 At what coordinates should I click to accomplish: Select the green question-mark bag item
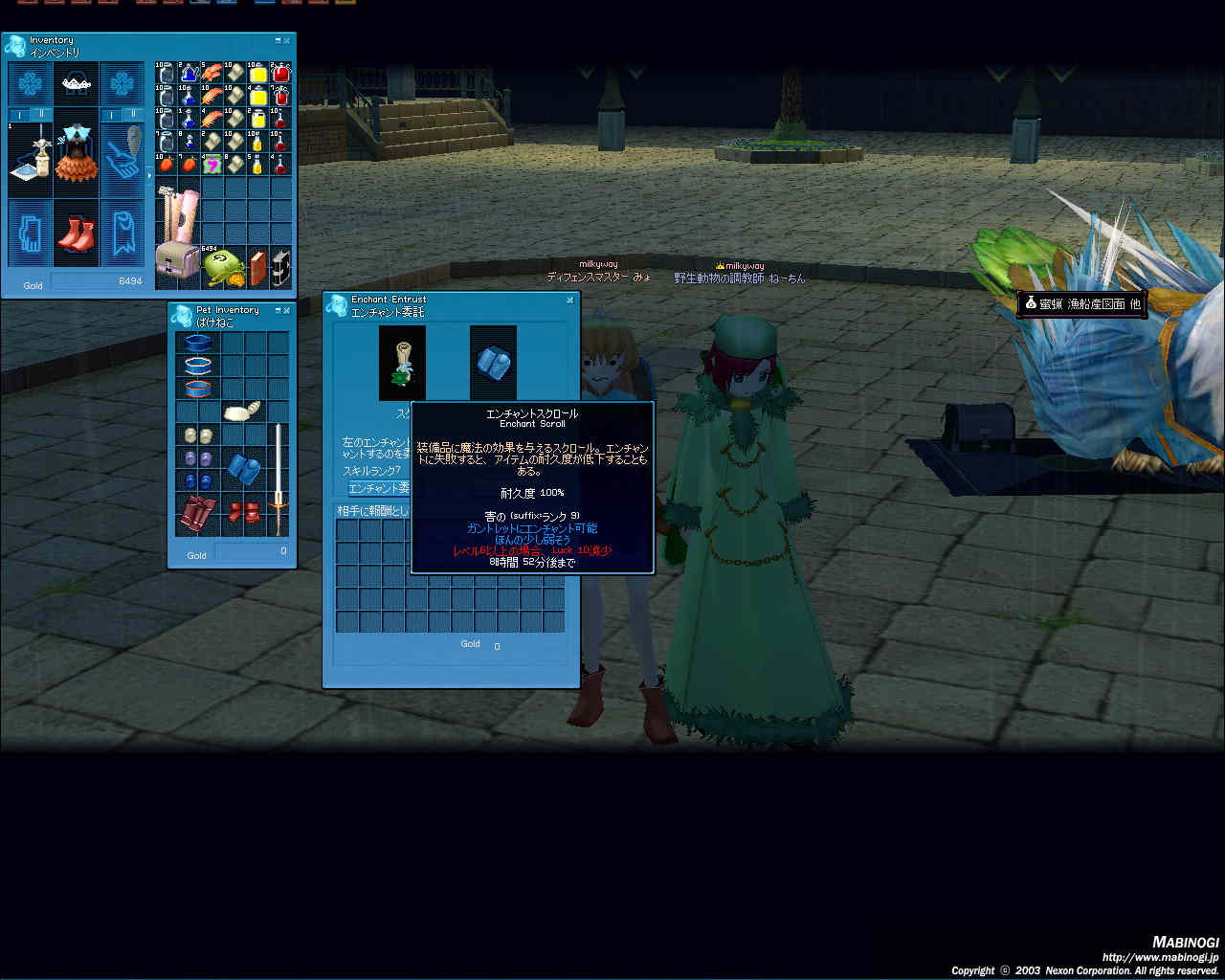click(x=212, y=165)
